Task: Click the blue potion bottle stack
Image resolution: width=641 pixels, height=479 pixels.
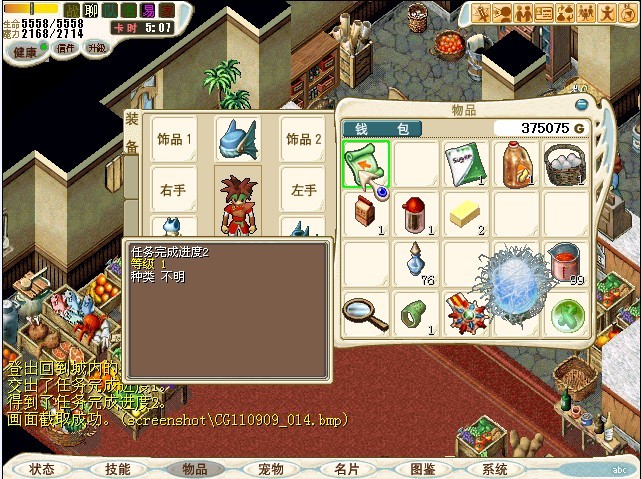Action: (416, 262)
